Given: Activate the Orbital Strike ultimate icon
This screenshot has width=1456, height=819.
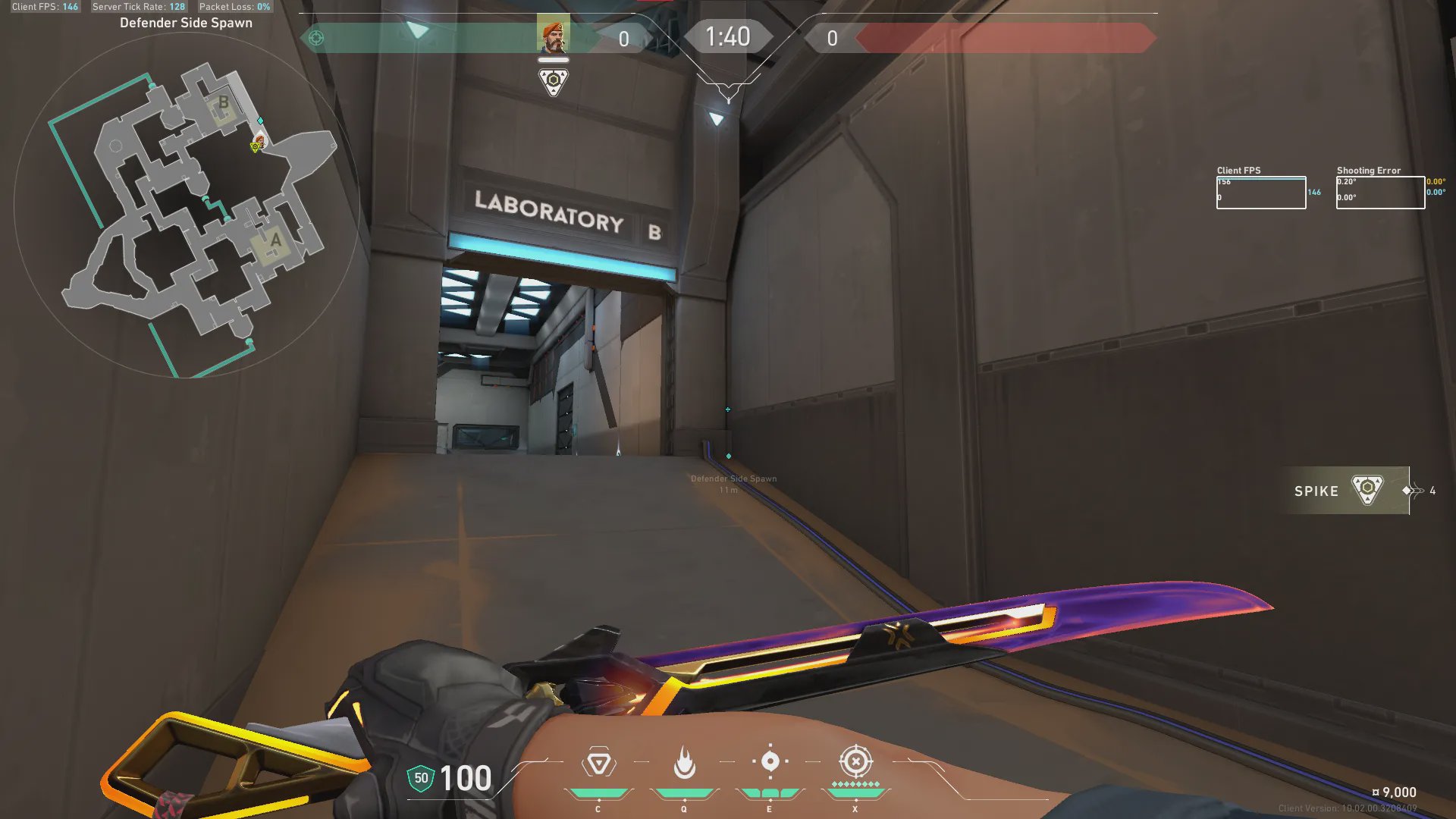Looking at the screenshot, I should [855, 761].
